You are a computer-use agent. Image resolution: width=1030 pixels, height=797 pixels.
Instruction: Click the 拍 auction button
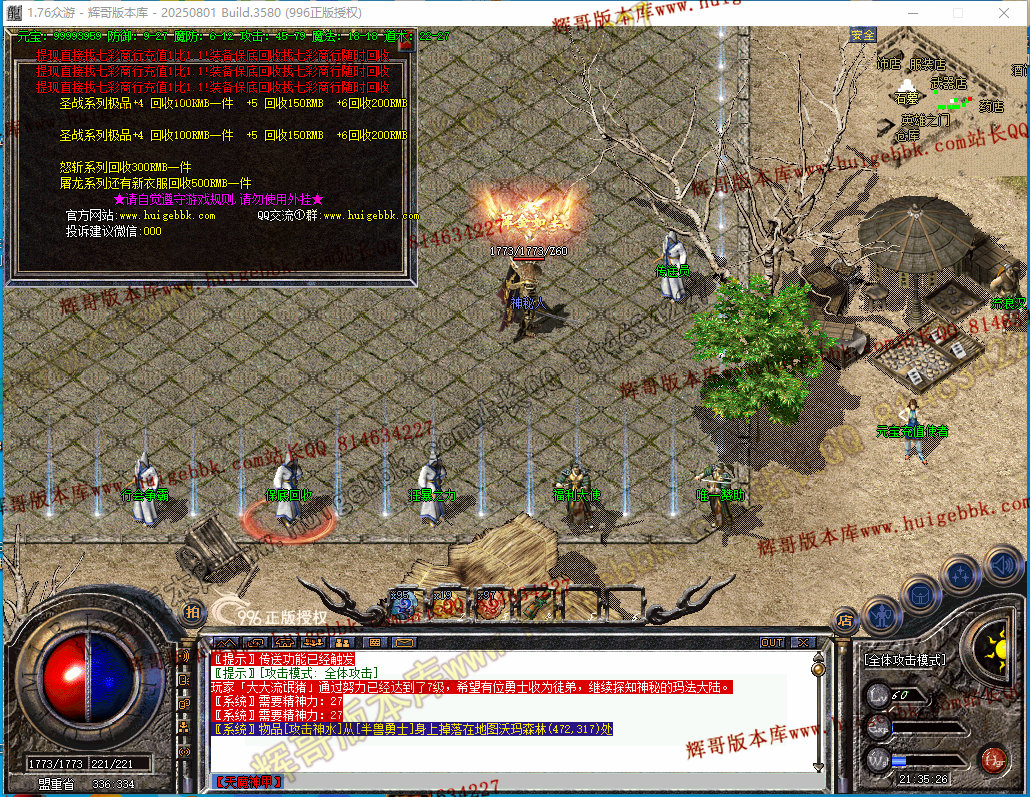click(x=193, y=611)
